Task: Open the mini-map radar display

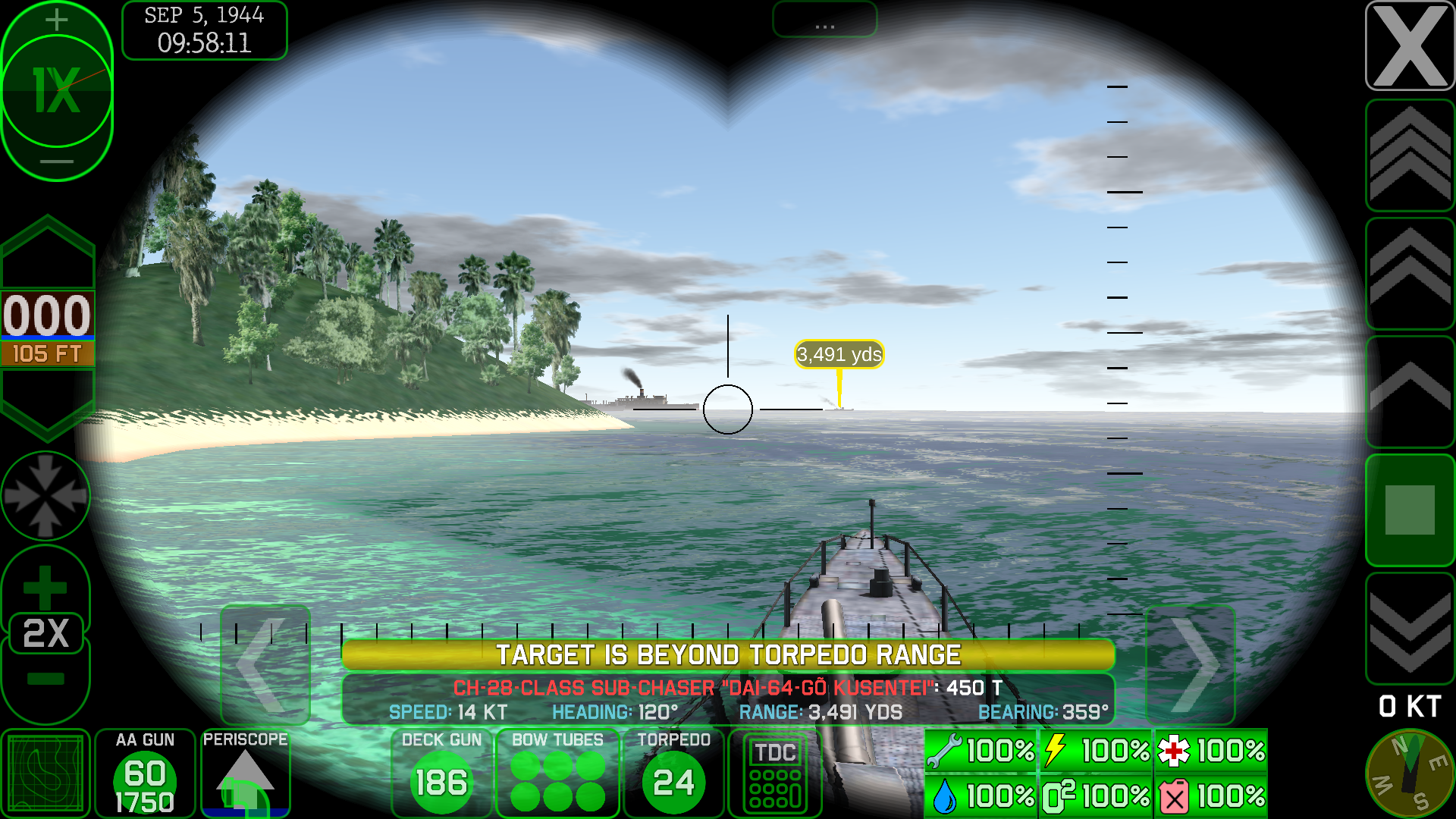Action: pos(45,773)
